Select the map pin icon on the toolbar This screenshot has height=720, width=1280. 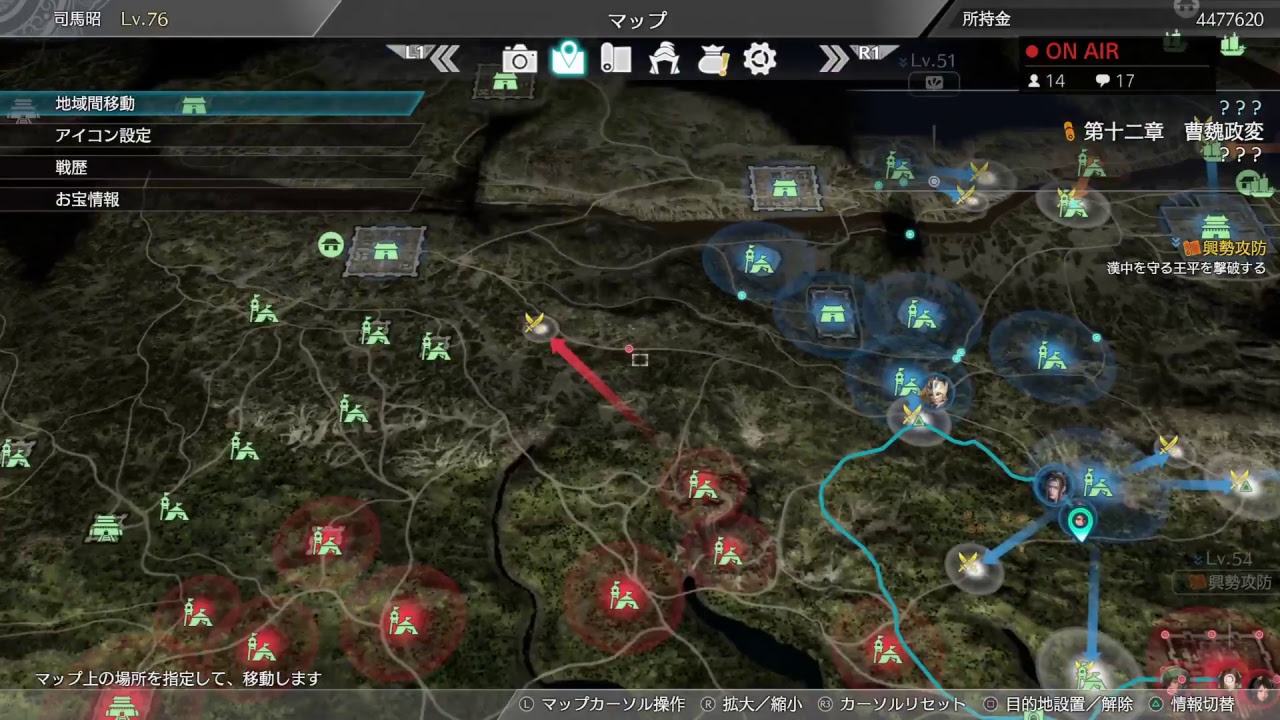point(568,60)
